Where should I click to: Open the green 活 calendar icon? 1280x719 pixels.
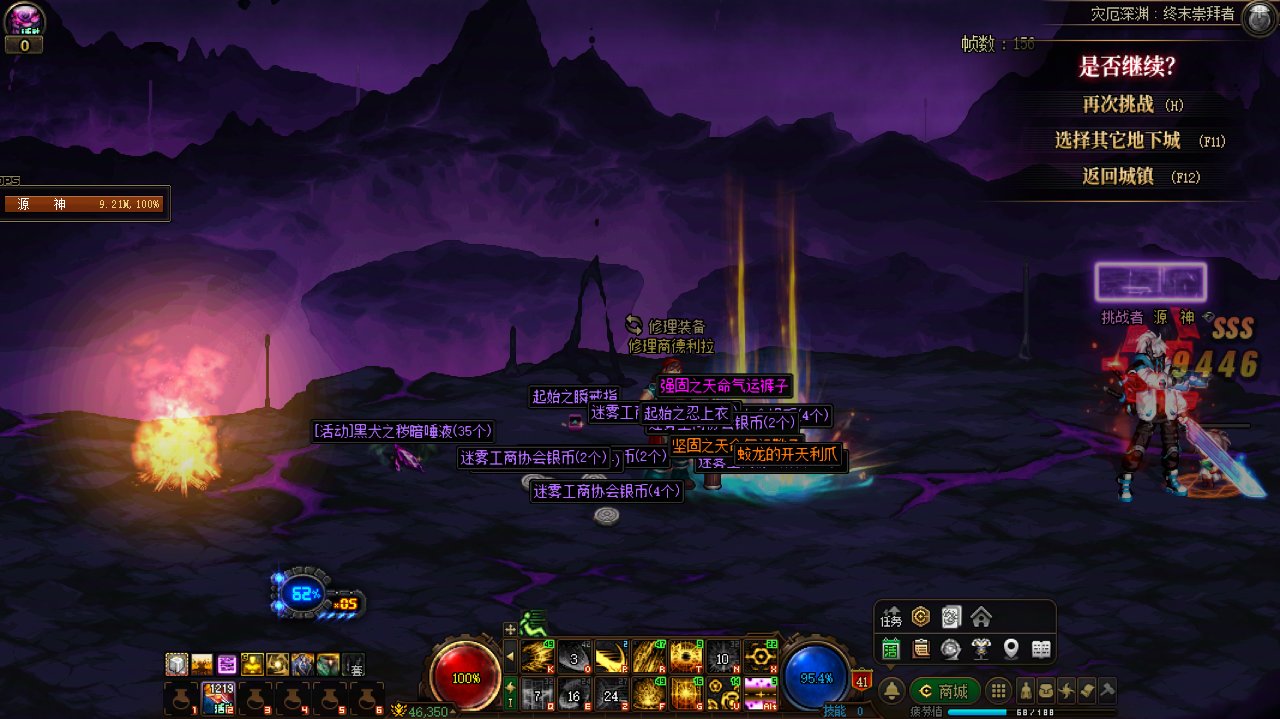tap(891, 649)
